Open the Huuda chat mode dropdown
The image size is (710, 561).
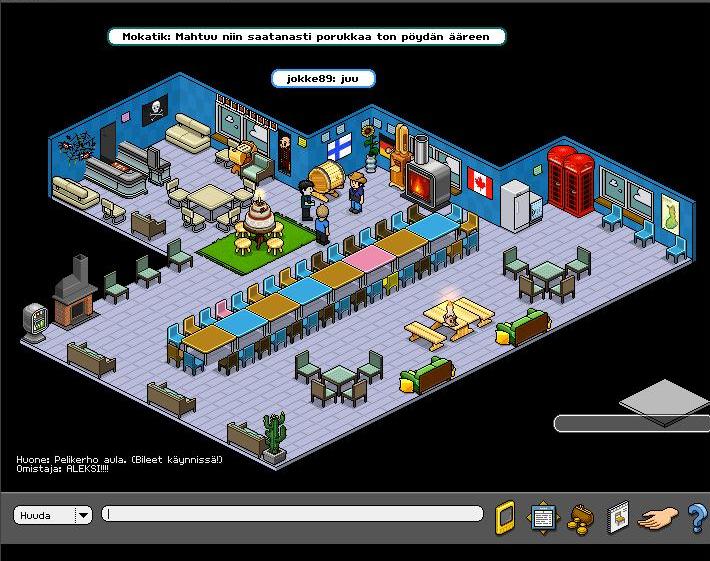(83, 515)
